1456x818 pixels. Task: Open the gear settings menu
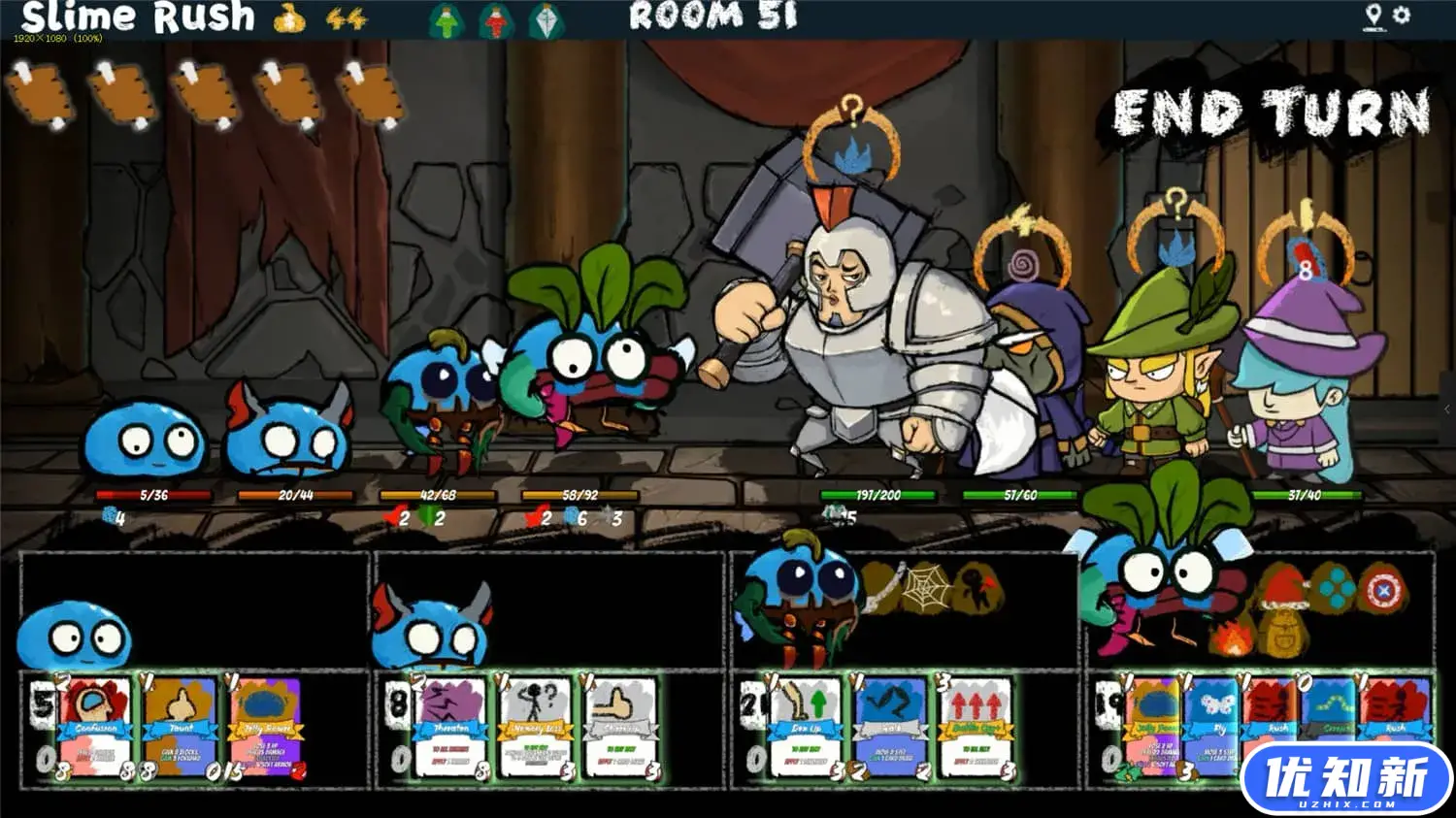click(x=1401, y=16)
